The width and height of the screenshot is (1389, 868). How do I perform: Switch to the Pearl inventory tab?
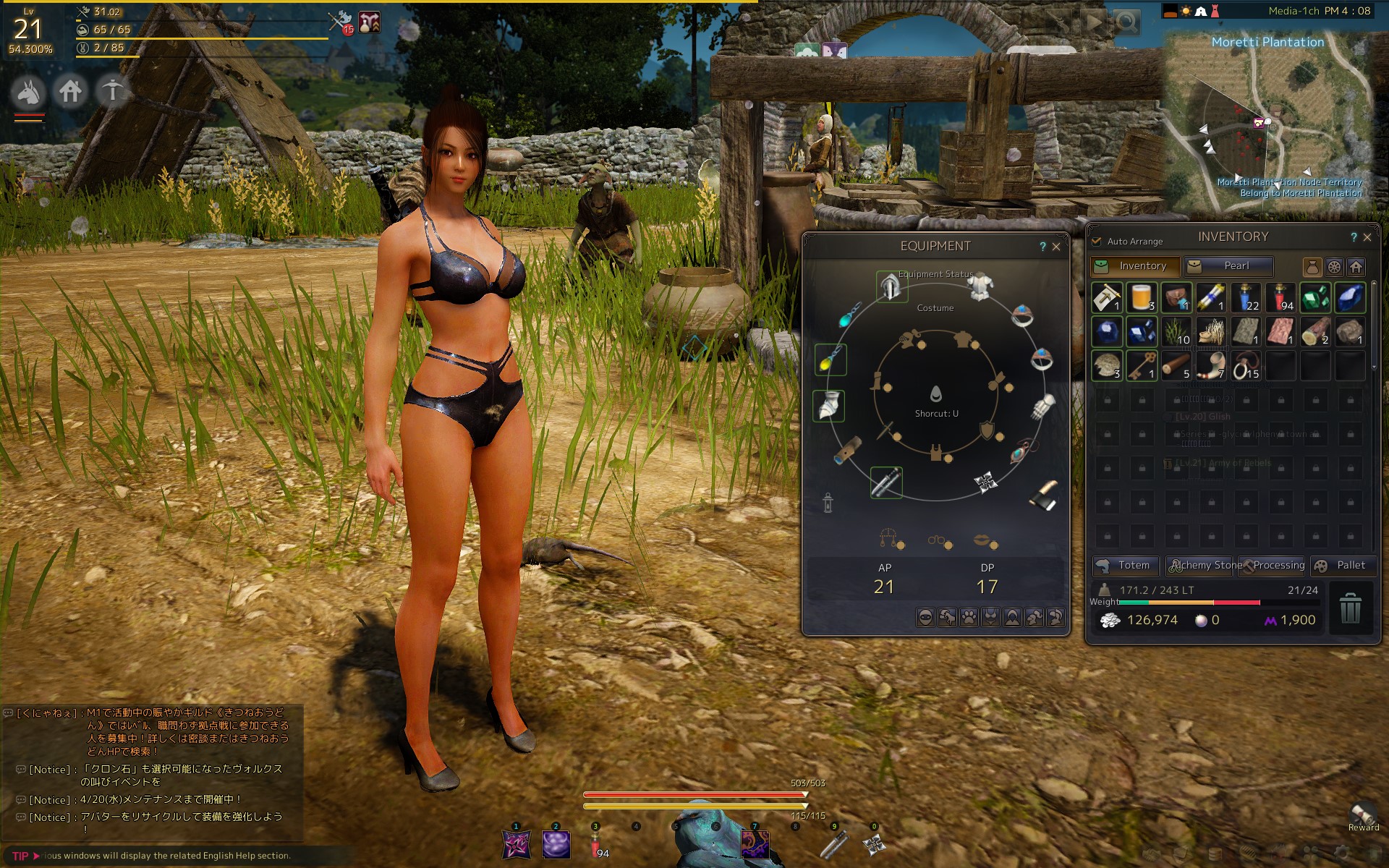click(1228, 266)
